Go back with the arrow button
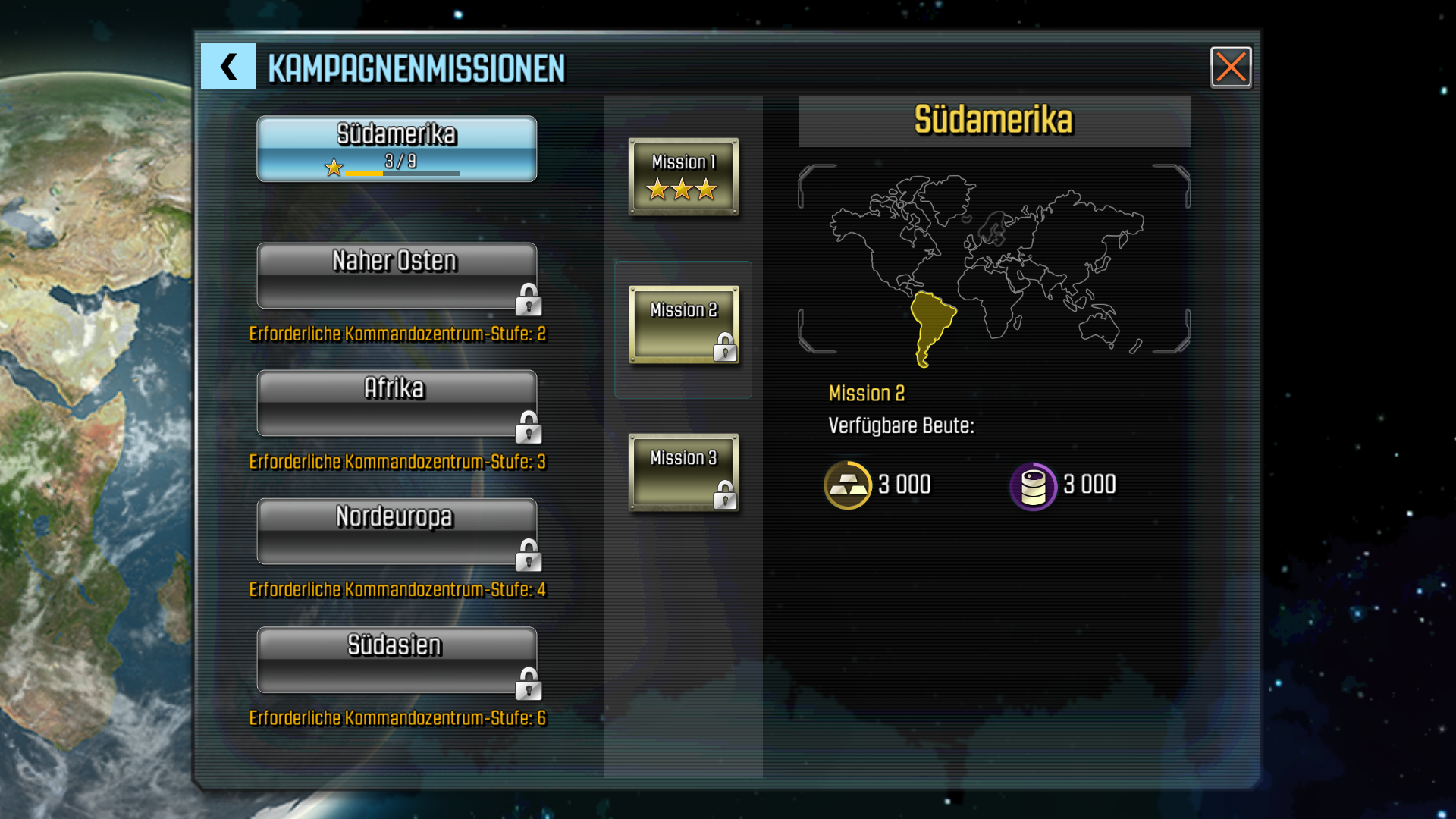Image resolution: width=1456 pixels, height=819 pixels. tap(227, 67)
